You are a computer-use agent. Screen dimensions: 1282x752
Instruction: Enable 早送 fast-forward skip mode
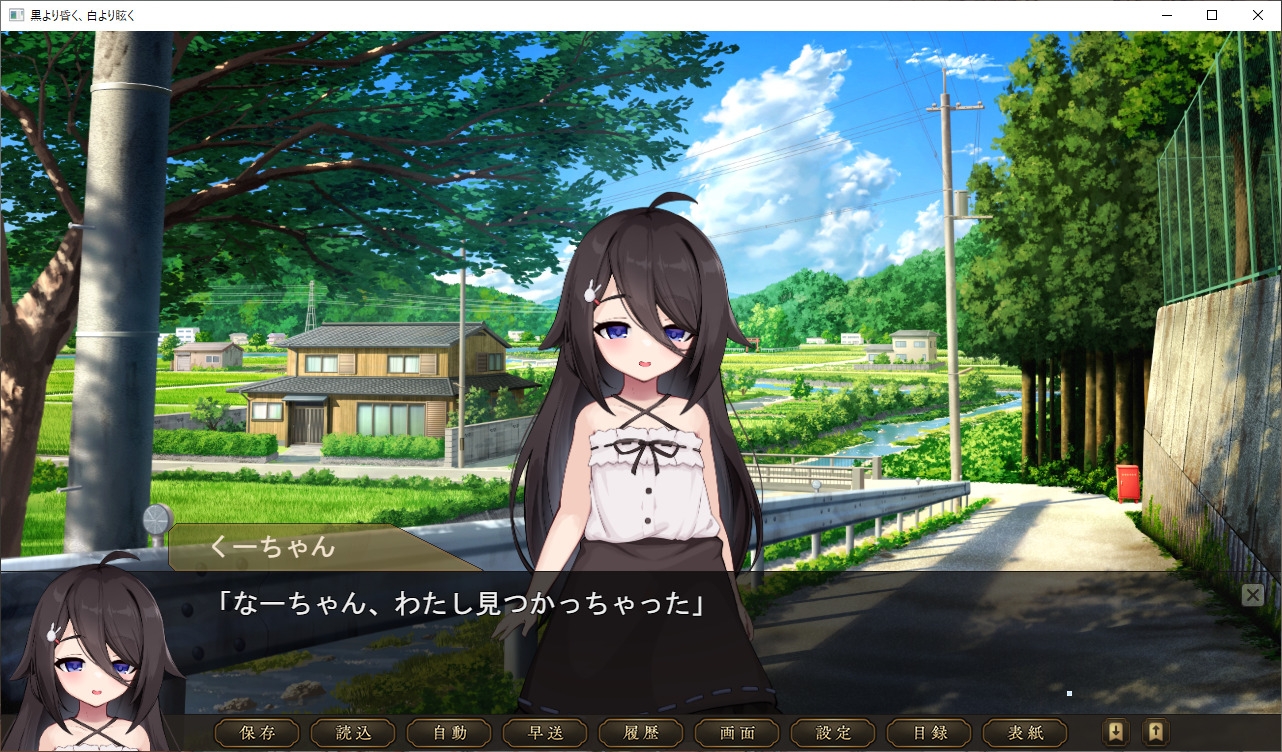(544, 732)
